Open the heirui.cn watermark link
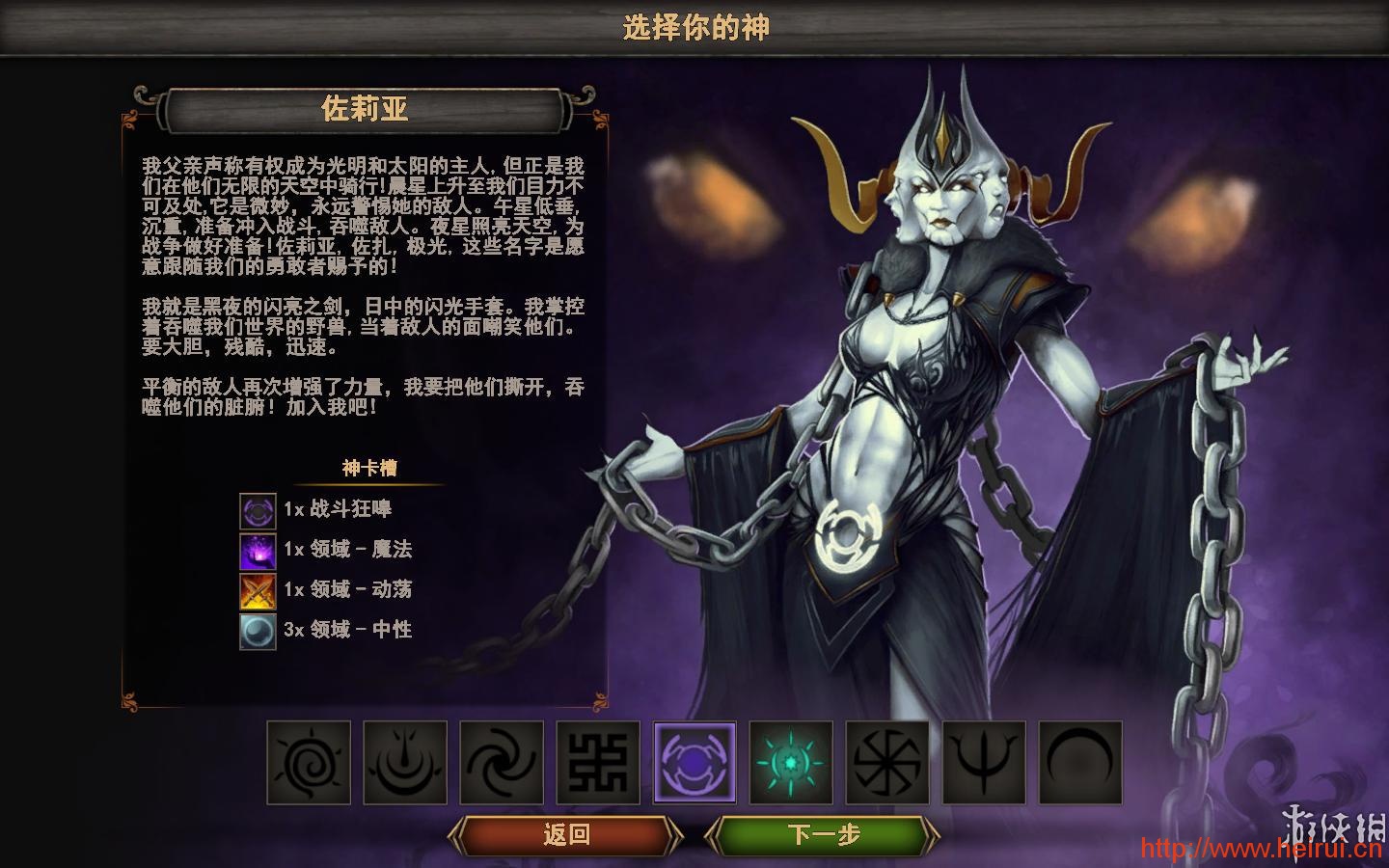This screenshot has height=868, width=1389. click(1262, 850)
